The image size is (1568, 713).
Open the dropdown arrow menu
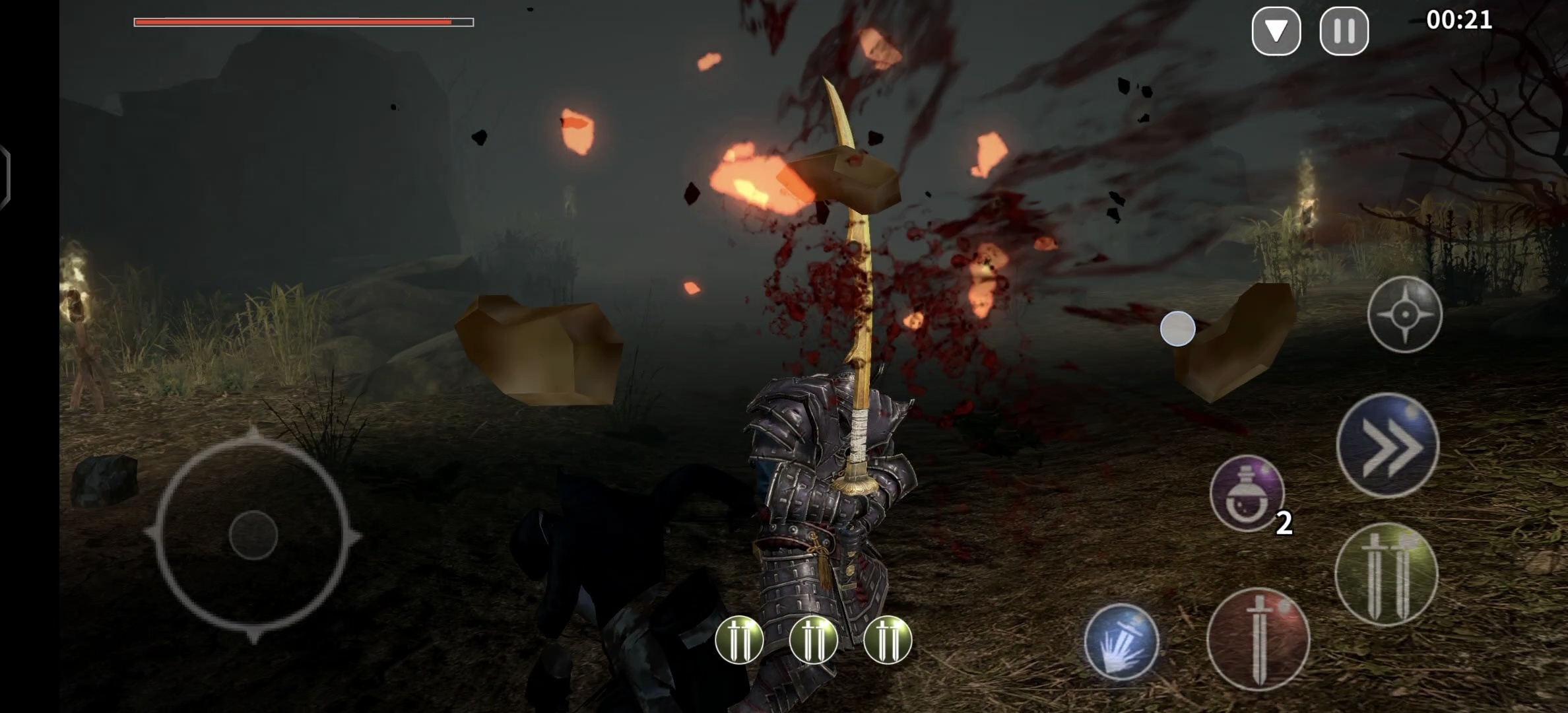[1276, 31]
